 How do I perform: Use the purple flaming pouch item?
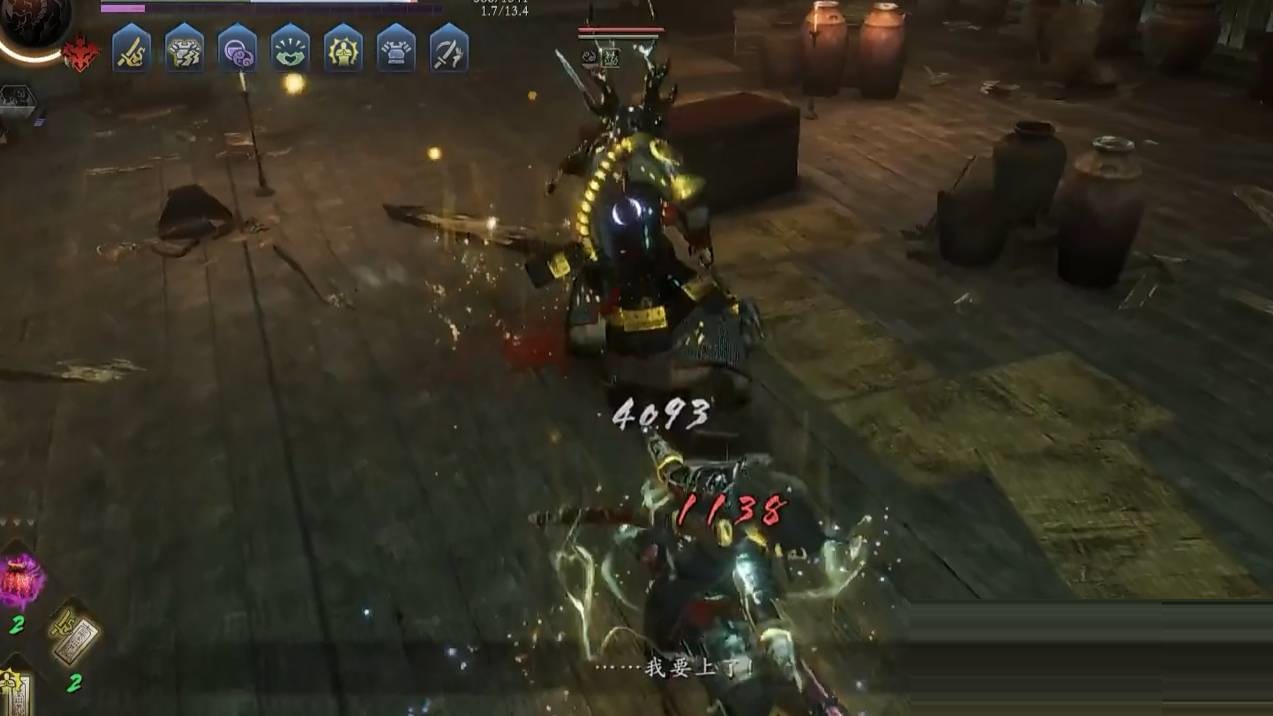pyautogui.click(x=20, y=581)
